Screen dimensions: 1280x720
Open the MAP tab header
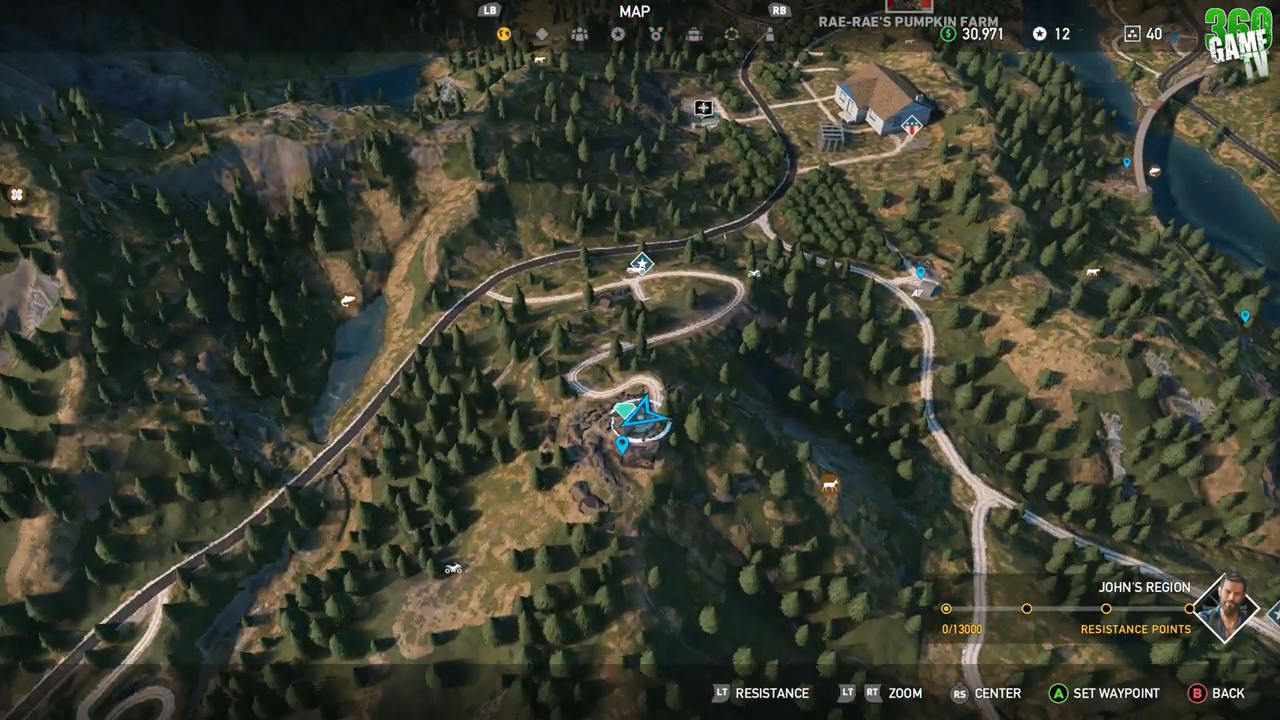point(633,12)
